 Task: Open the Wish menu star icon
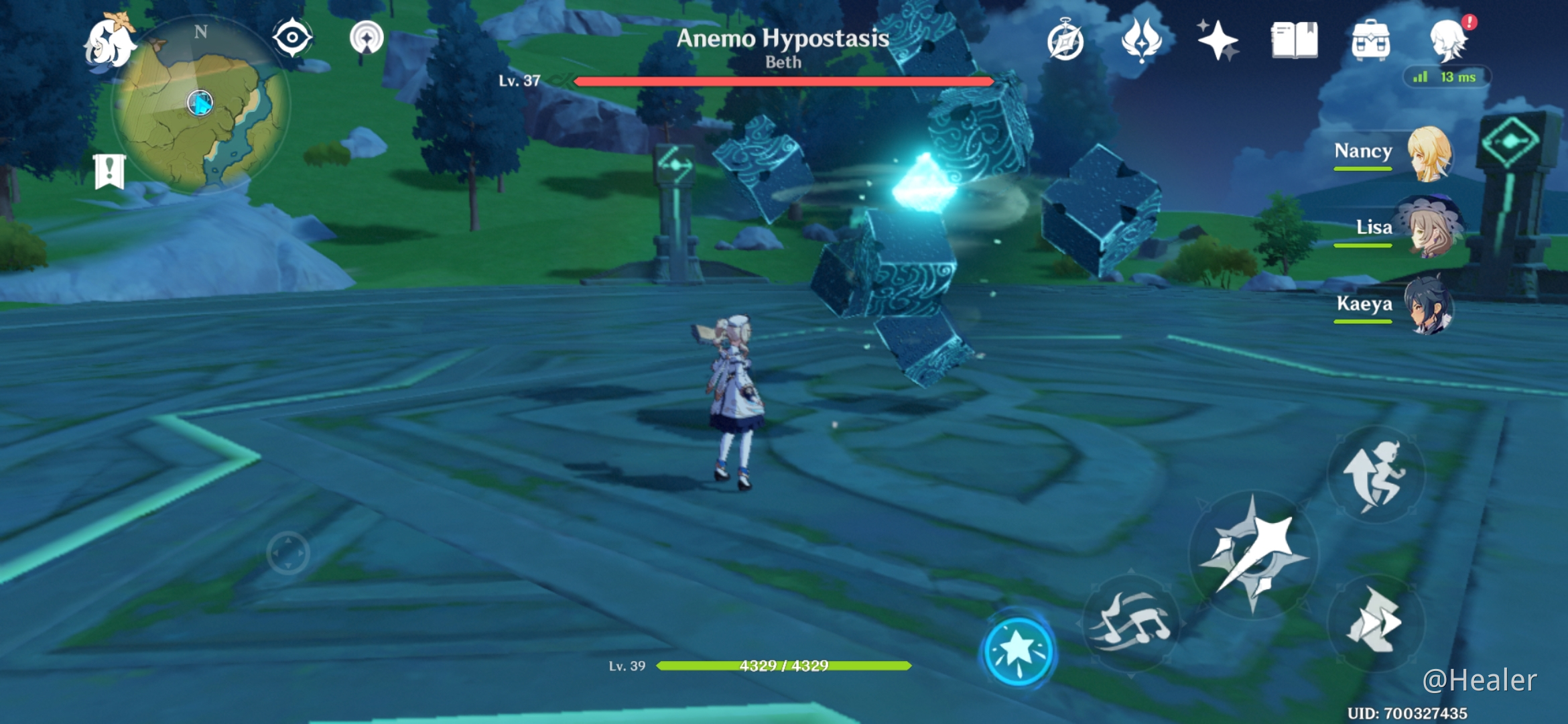1218,40
